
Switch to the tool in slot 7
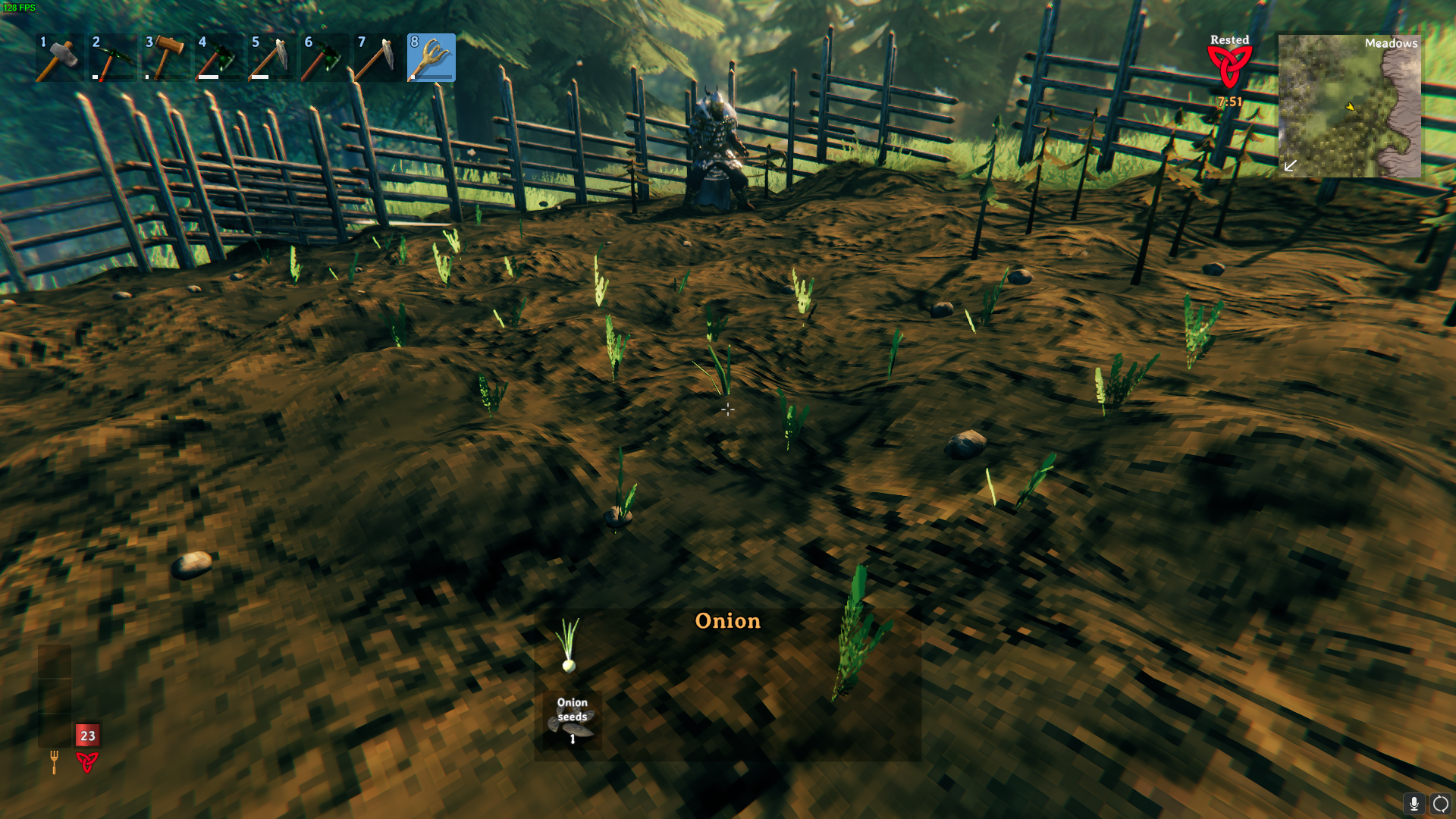click(378, 58)
